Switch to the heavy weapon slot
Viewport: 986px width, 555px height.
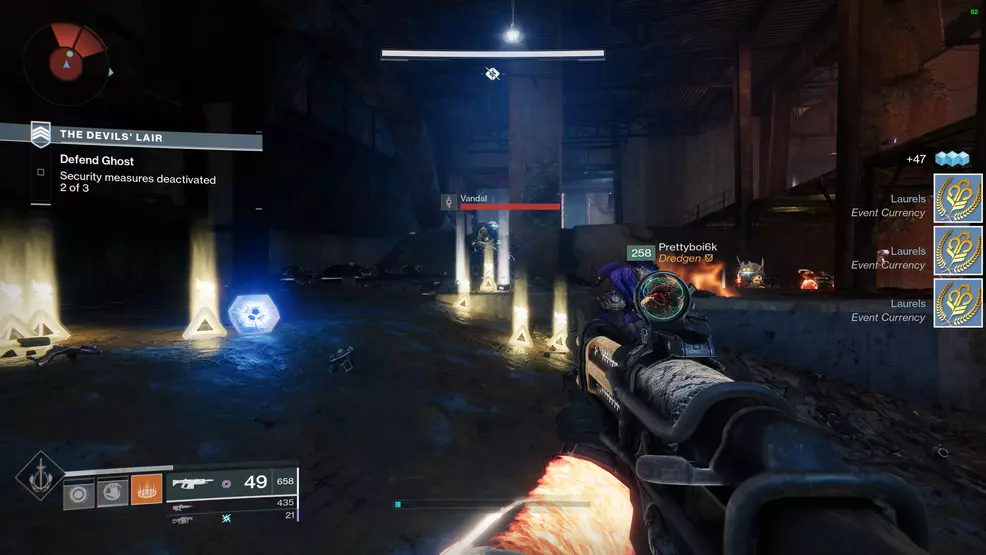pyautogui.click(x=182, y=519)
